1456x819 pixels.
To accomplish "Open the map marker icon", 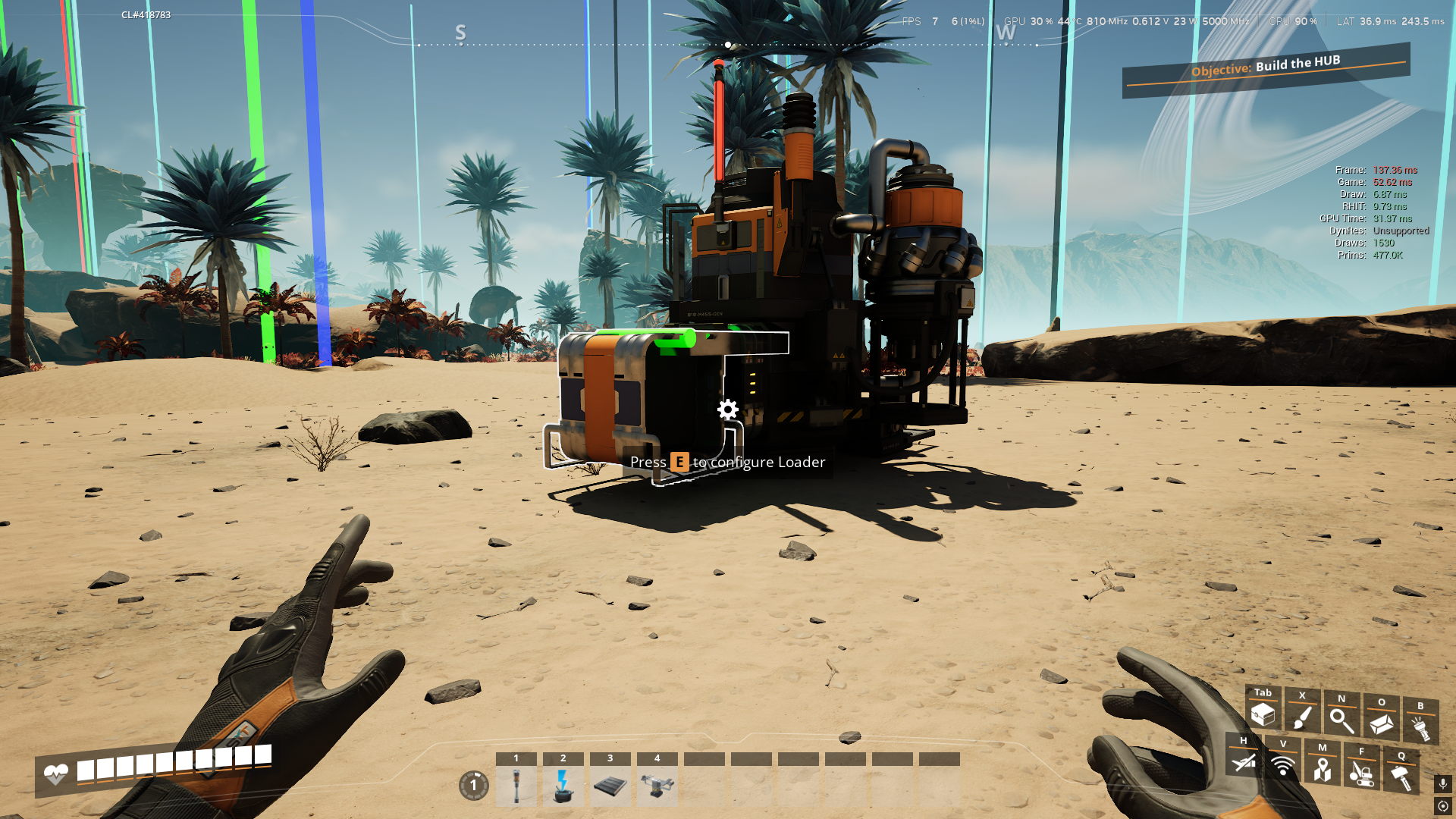I will click(1323, 769).
